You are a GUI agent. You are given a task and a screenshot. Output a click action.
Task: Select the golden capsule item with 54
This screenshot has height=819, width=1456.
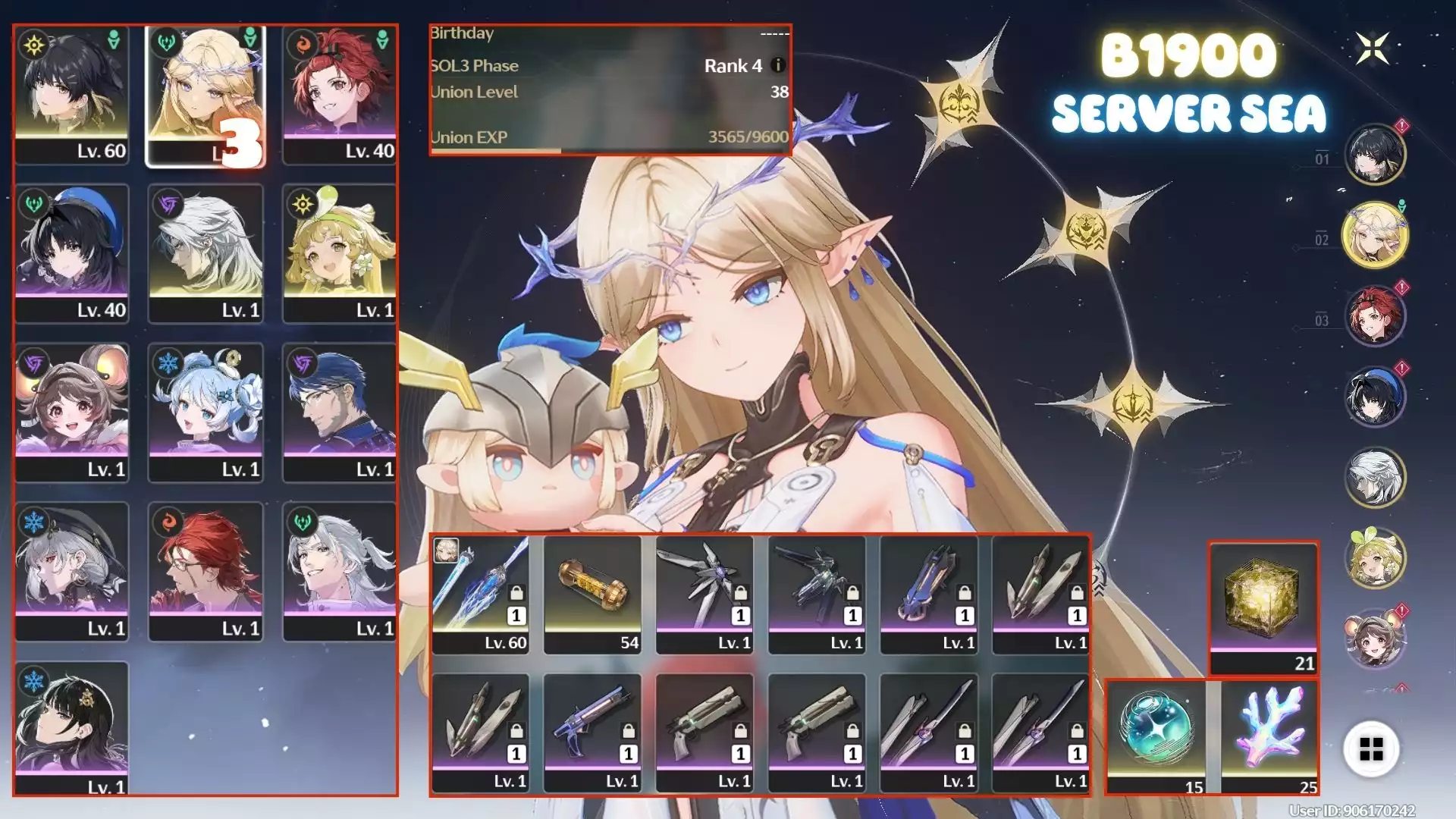(592, 594)
